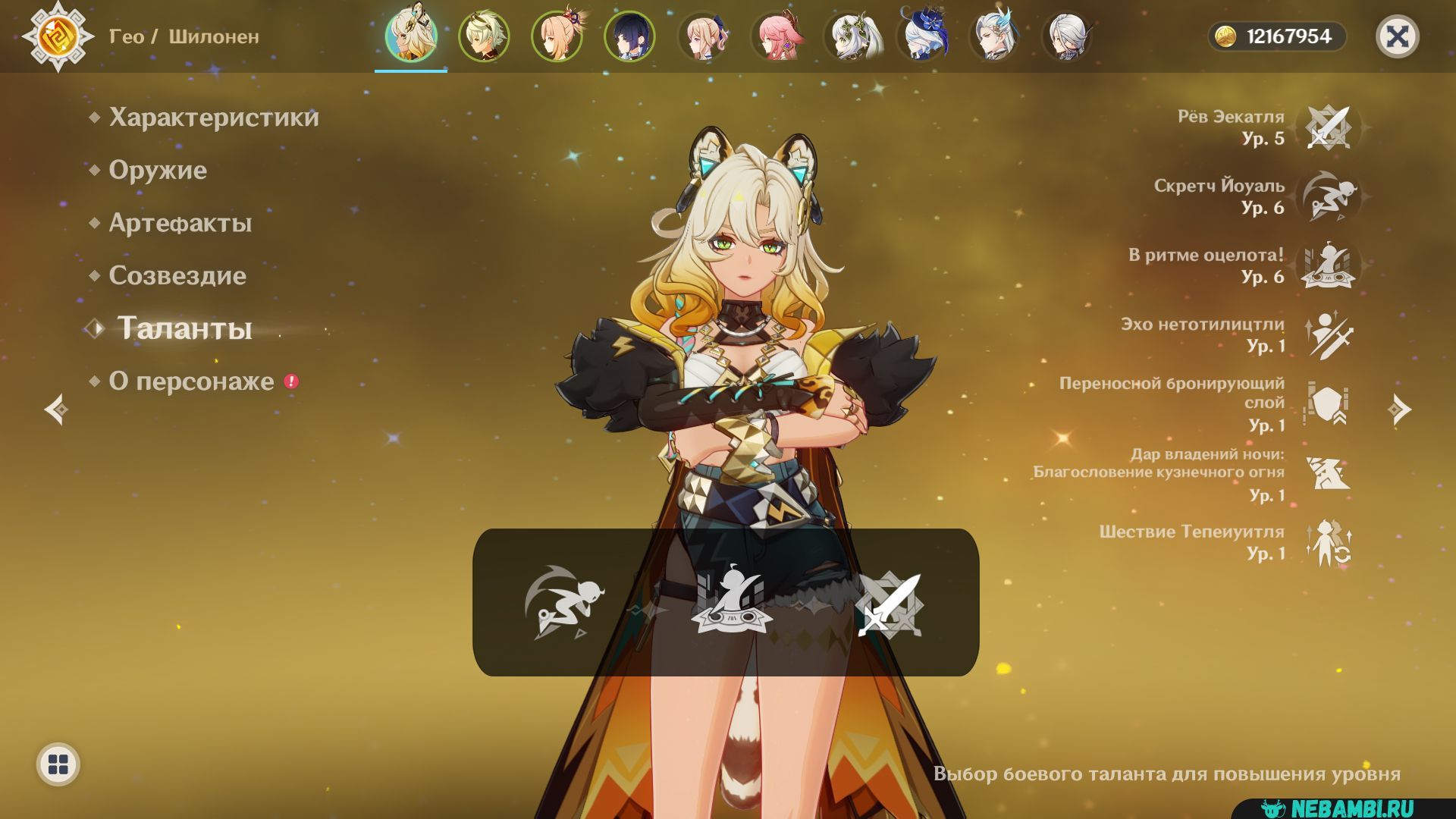Select the first character portrait in the party bar
The image size is (1456, 819).
click(411, 36)
